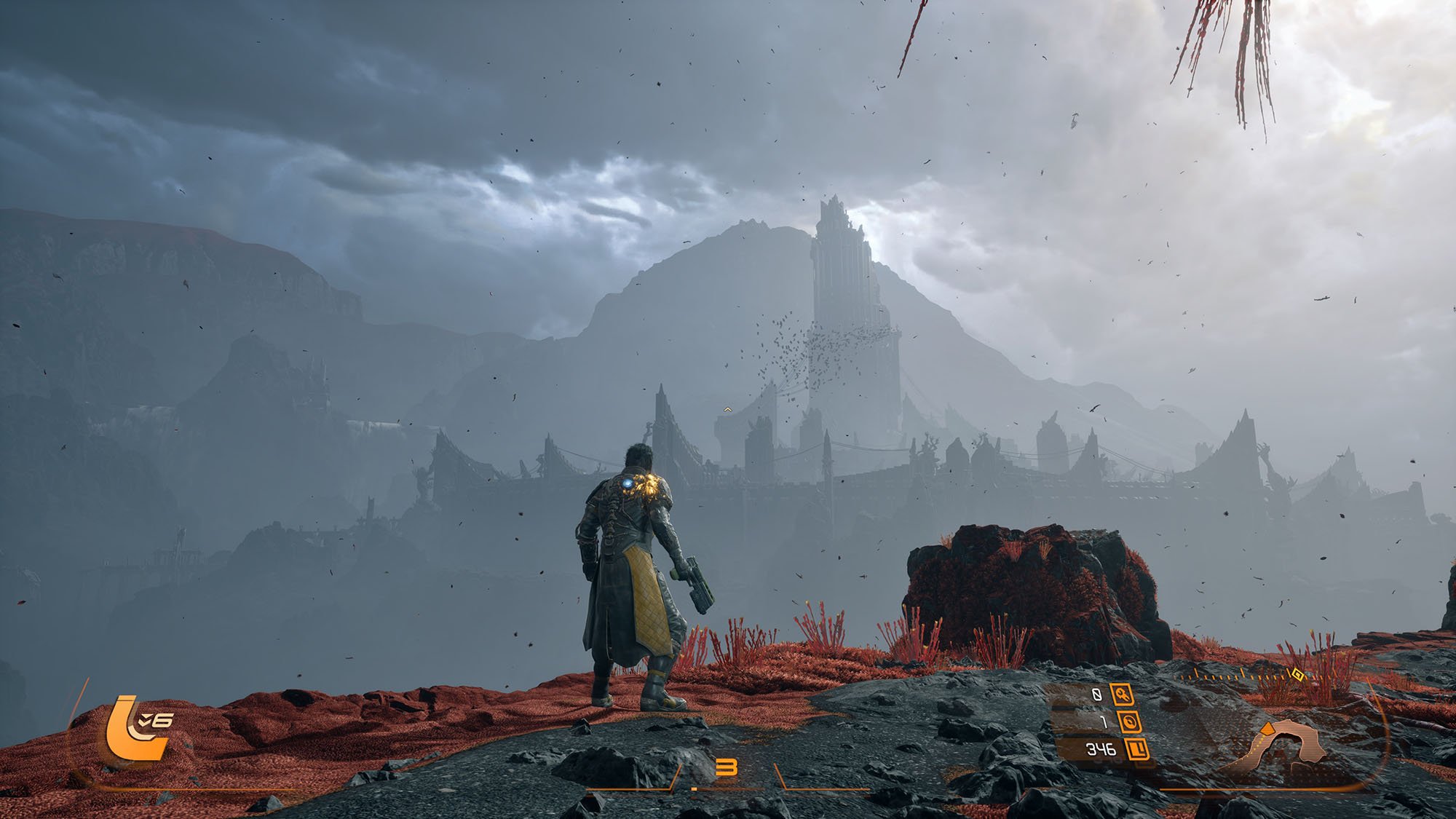
Task: Click the yellow diamond compass marker
Action: [x=1297, y=674]
